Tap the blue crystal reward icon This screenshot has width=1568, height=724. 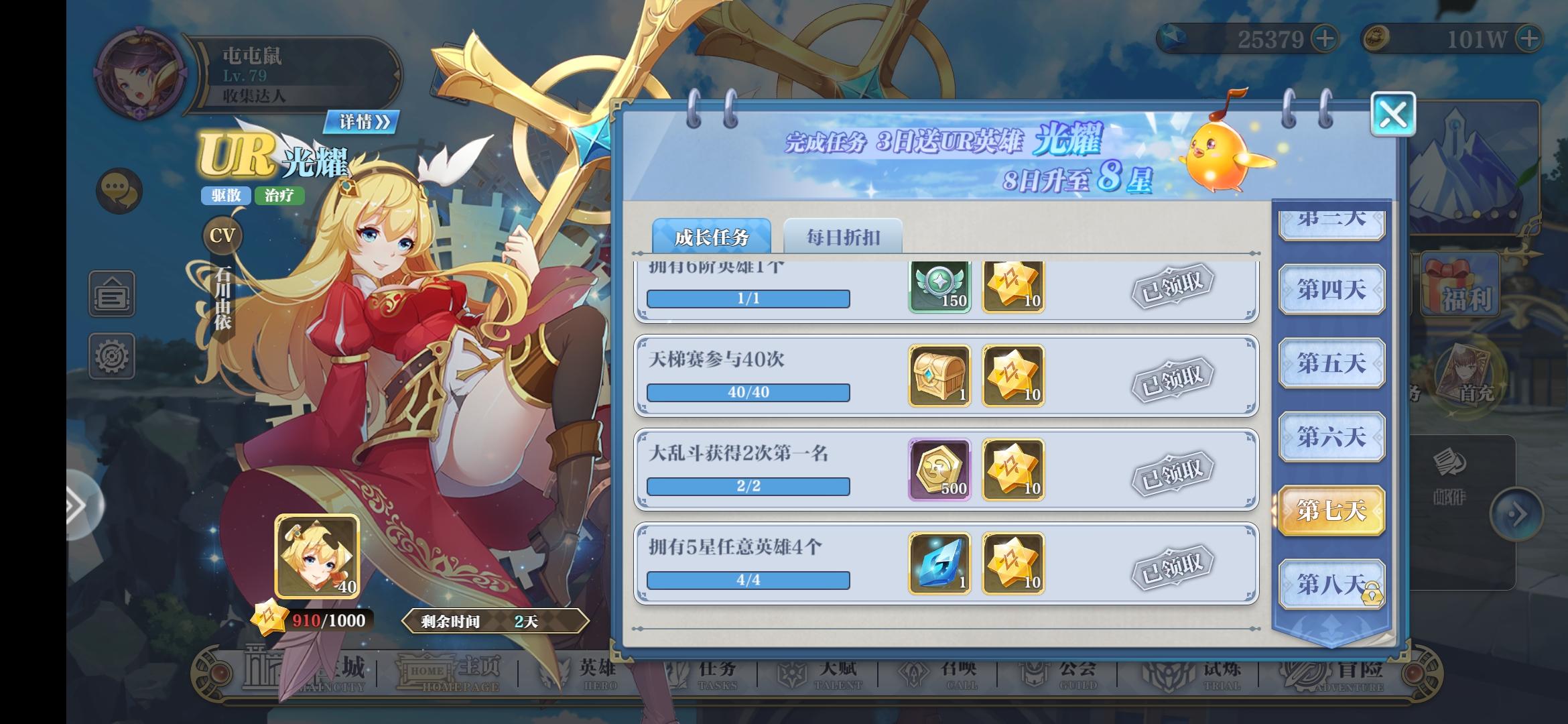939,565
